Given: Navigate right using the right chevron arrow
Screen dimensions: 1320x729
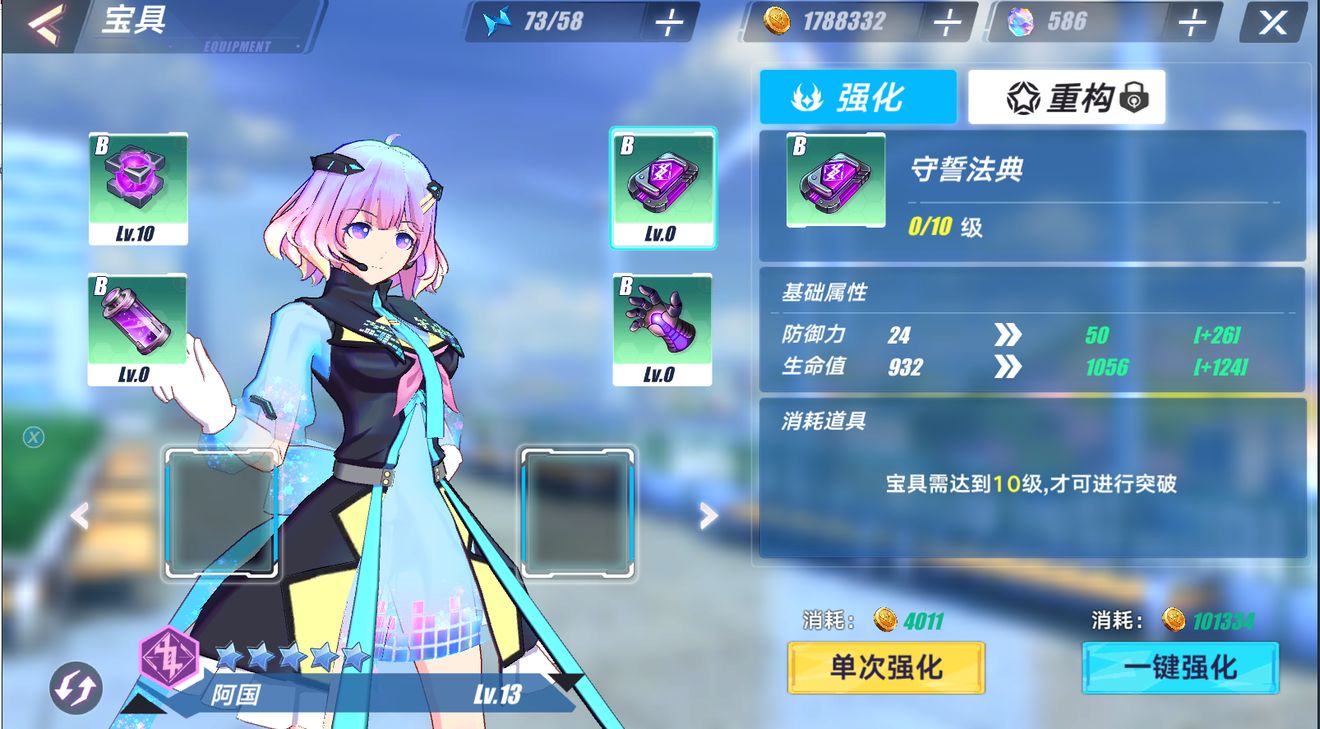Looking at the screenshot, I should click(708, 514).
